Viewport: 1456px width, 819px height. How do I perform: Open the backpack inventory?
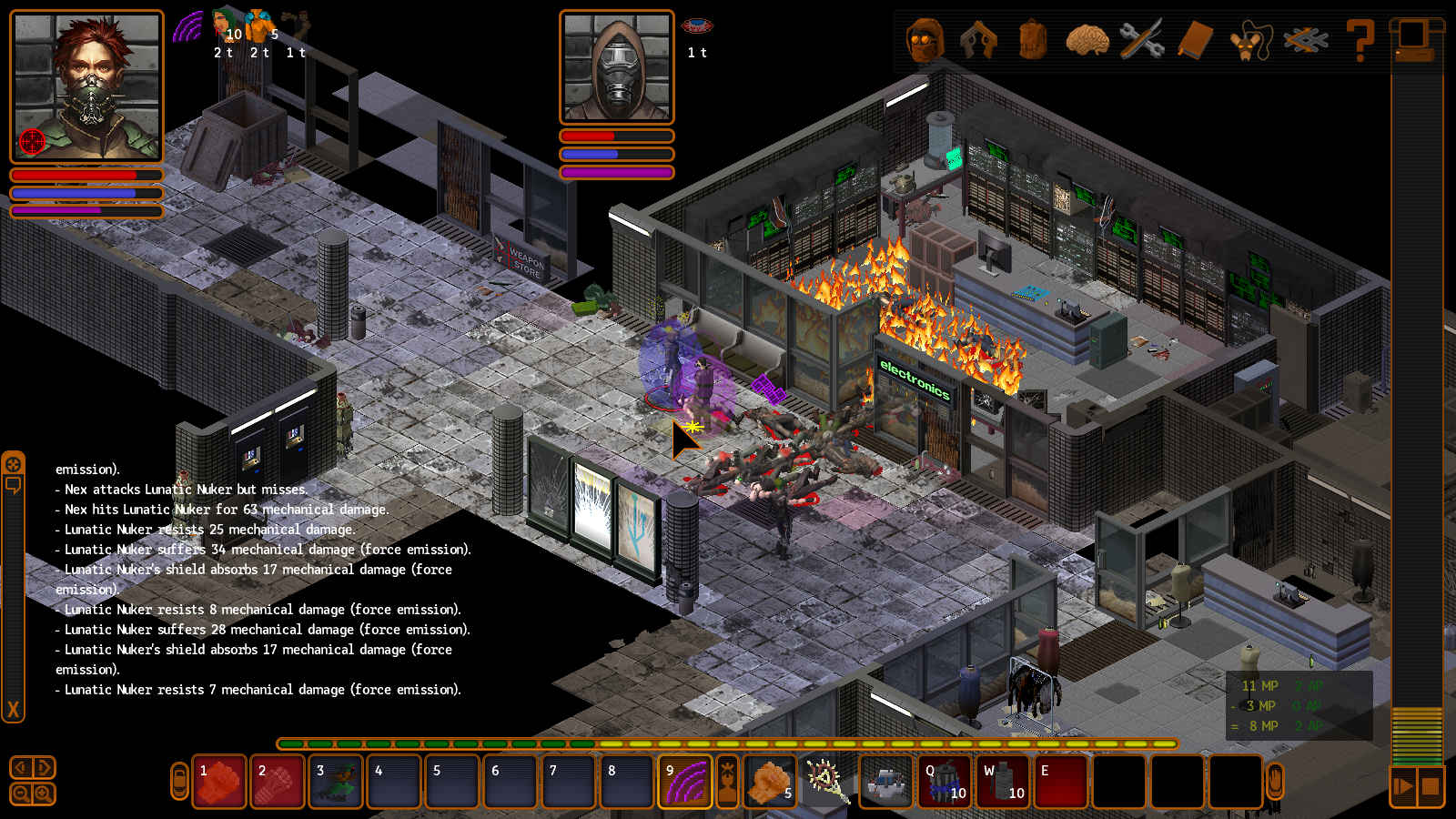pyautogui.click(x=1033, y=40)
